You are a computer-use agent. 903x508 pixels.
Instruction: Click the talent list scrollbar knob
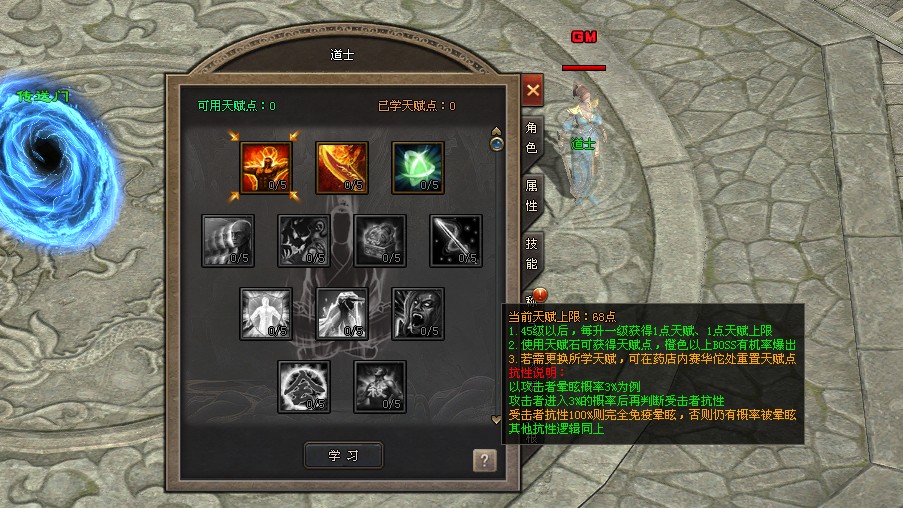tap(497, 144)
